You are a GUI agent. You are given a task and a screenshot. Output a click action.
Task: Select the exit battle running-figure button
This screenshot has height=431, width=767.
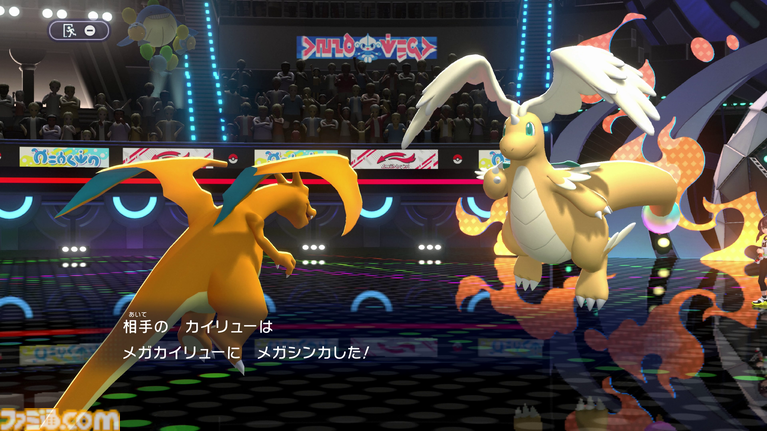70,30
